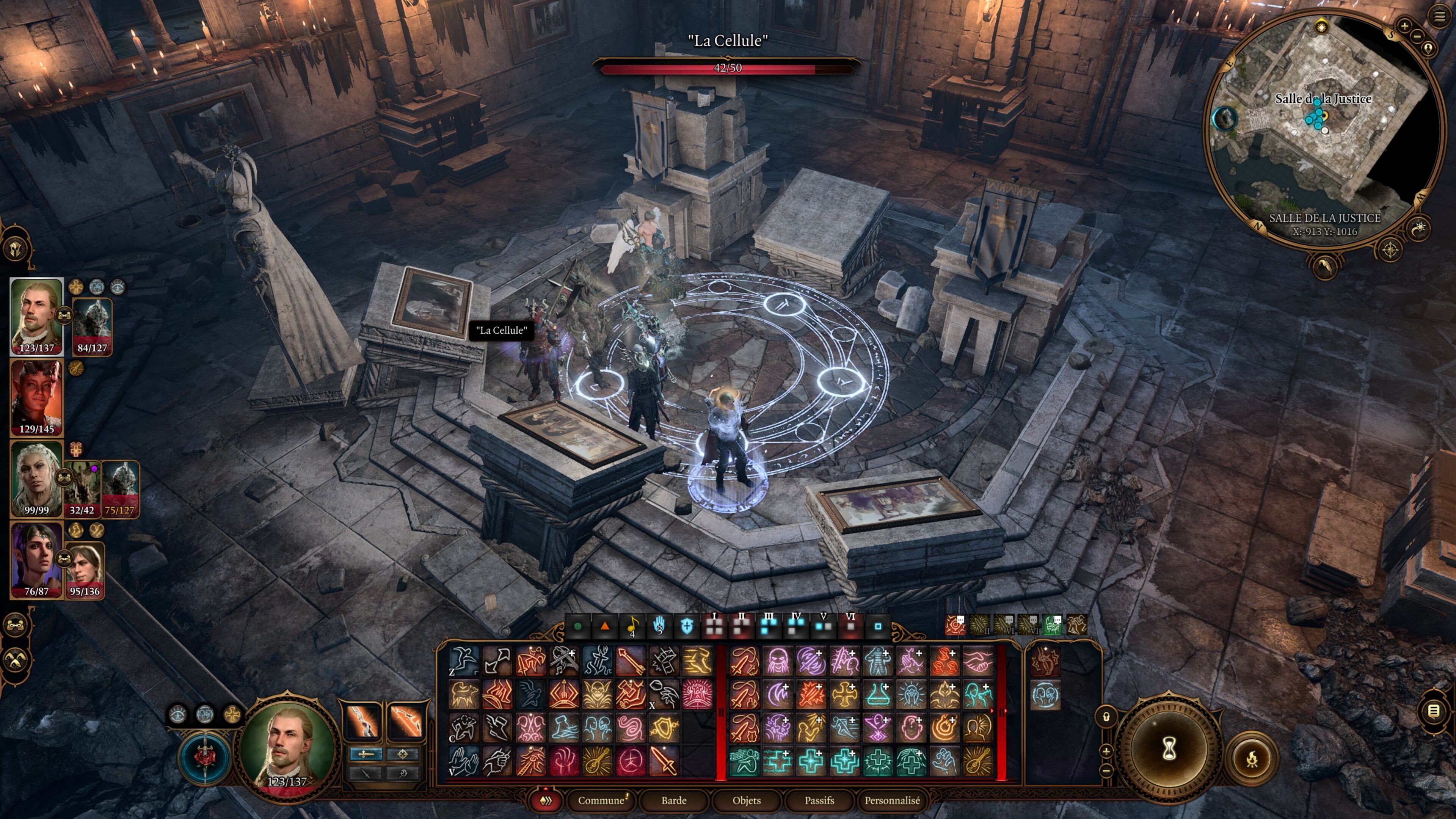Show the Passifs hotbar tab
This screenshot has height=819, width=1456.
click(x=819, y=800)
